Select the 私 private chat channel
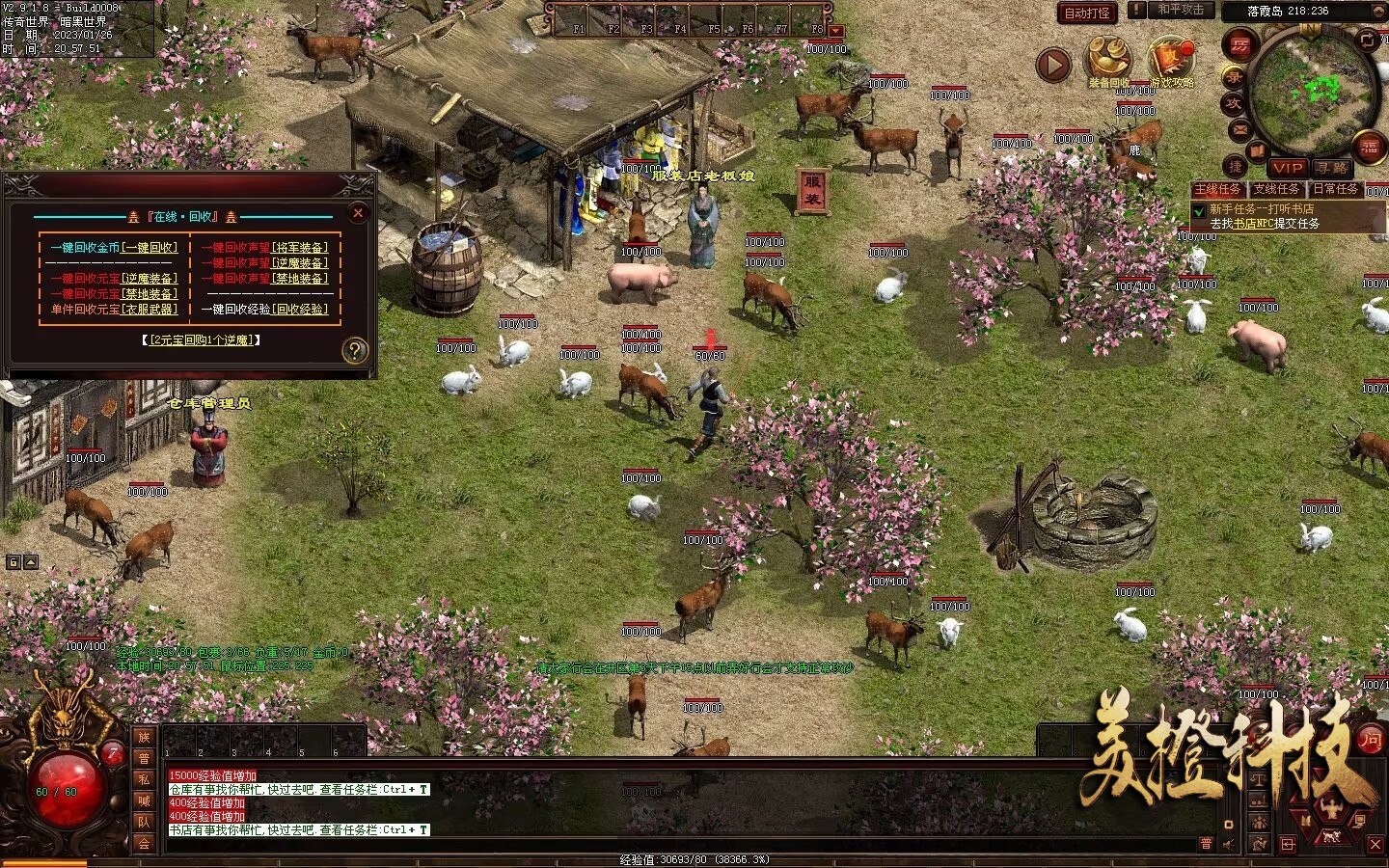Viewport: 1389px width, 868px height. (144, 779)
